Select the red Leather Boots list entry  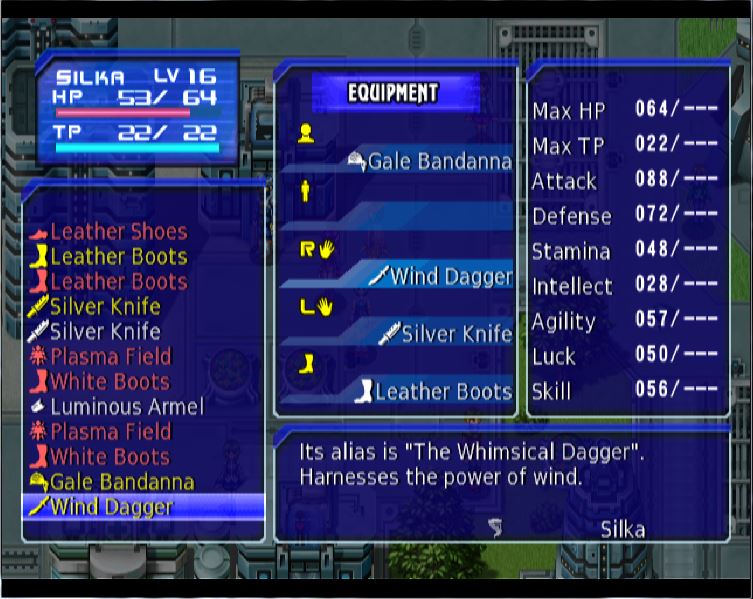pyautogui.click(x=118, y=282)
